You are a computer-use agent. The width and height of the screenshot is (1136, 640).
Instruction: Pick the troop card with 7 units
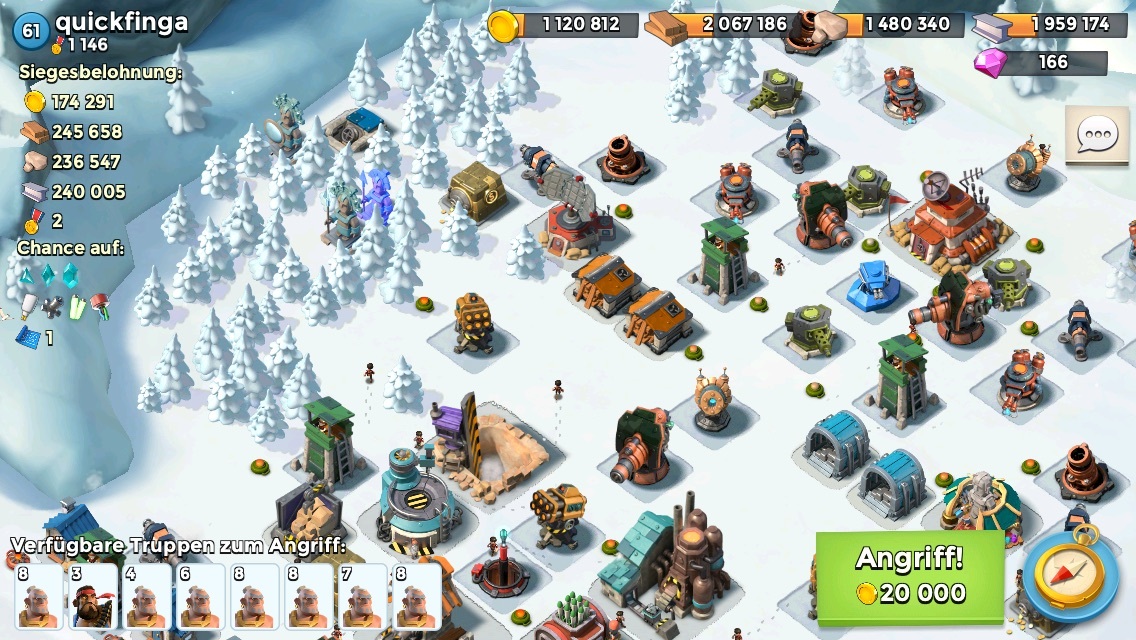(x=362, y=598)
